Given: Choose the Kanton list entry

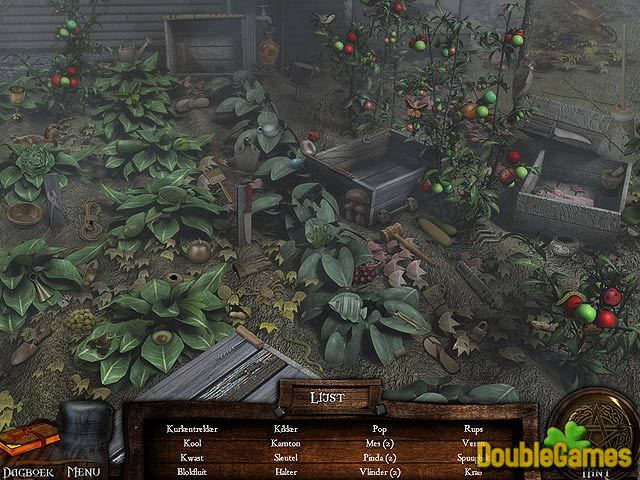Looking at the screenshot, I should 285,442.
